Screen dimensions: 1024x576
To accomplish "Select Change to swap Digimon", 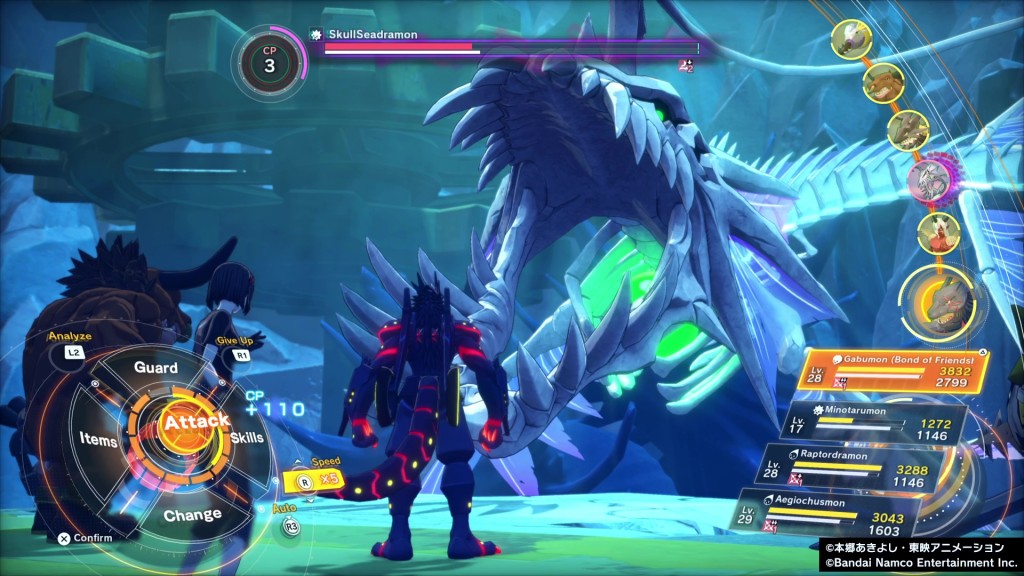I will point(192,515).
